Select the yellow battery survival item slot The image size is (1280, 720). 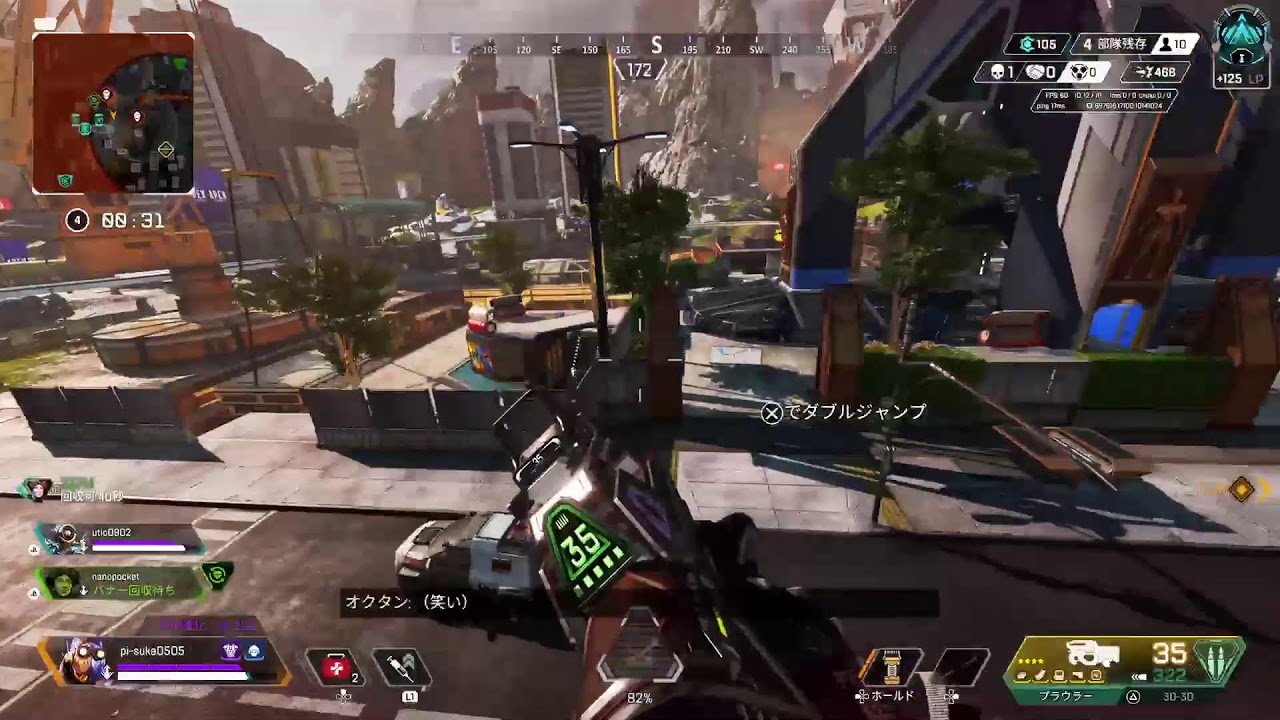tap(887, 667)
